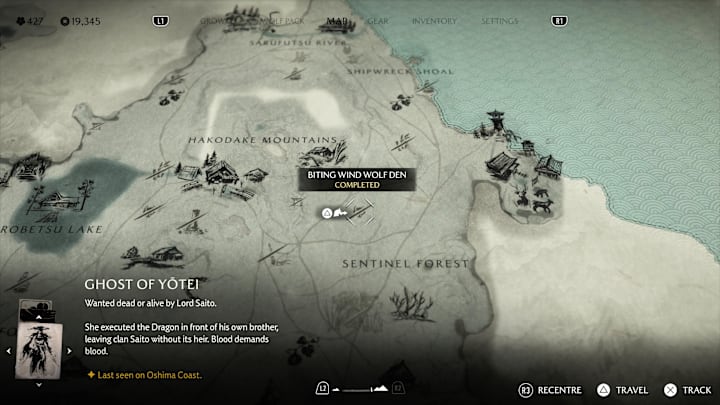Select the Biting Wind Wolf Den marker
Viewport: 720px width, 405px height.
click(x=325, y=212)
